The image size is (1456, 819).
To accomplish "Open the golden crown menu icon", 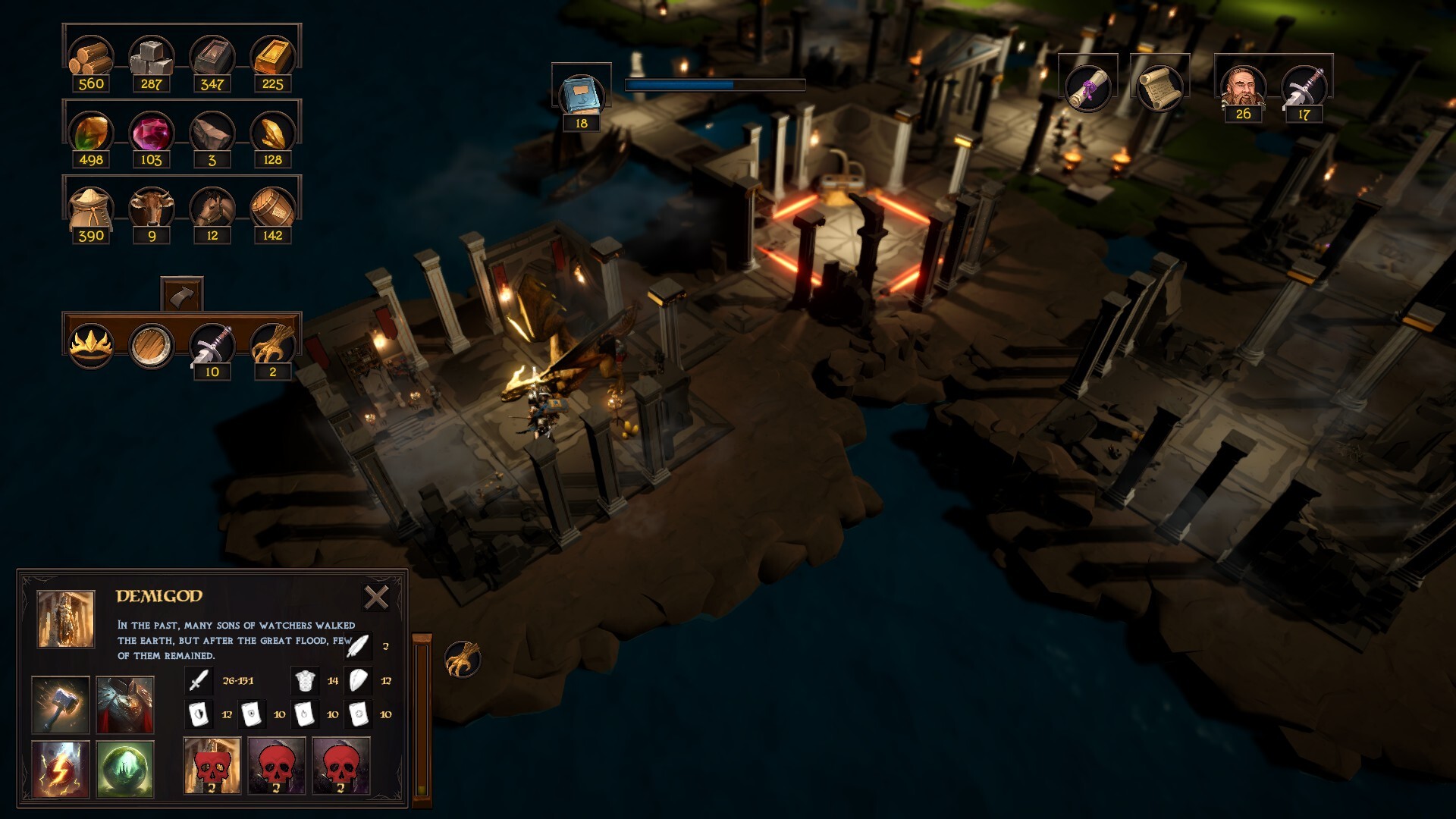I will tap(91, 345).
